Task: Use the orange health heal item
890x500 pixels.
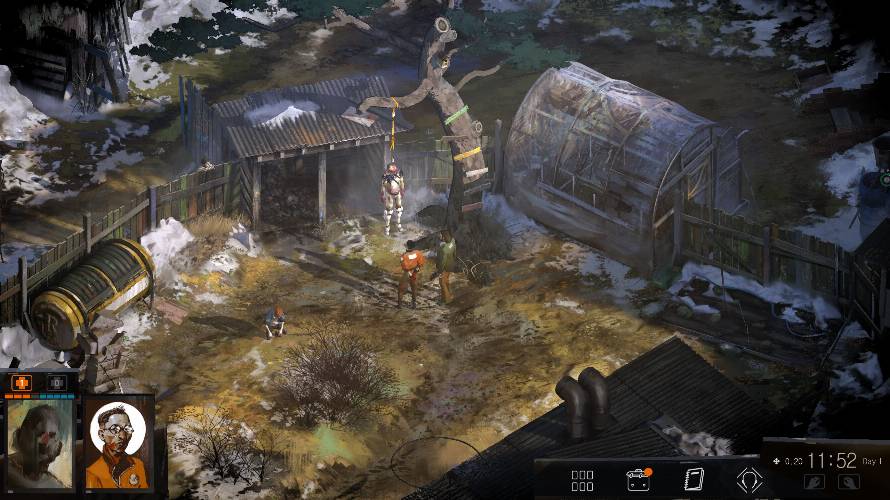Action: pyautogui.click(x=23, y=382)
